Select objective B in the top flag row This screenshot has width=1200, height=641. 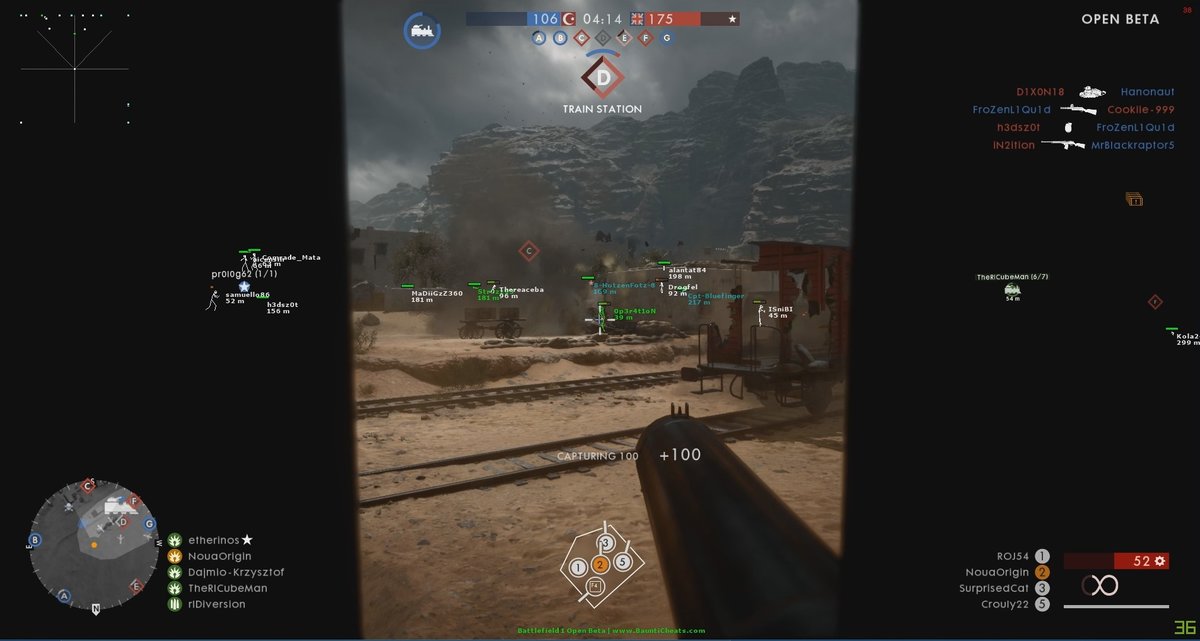point(560,38)
